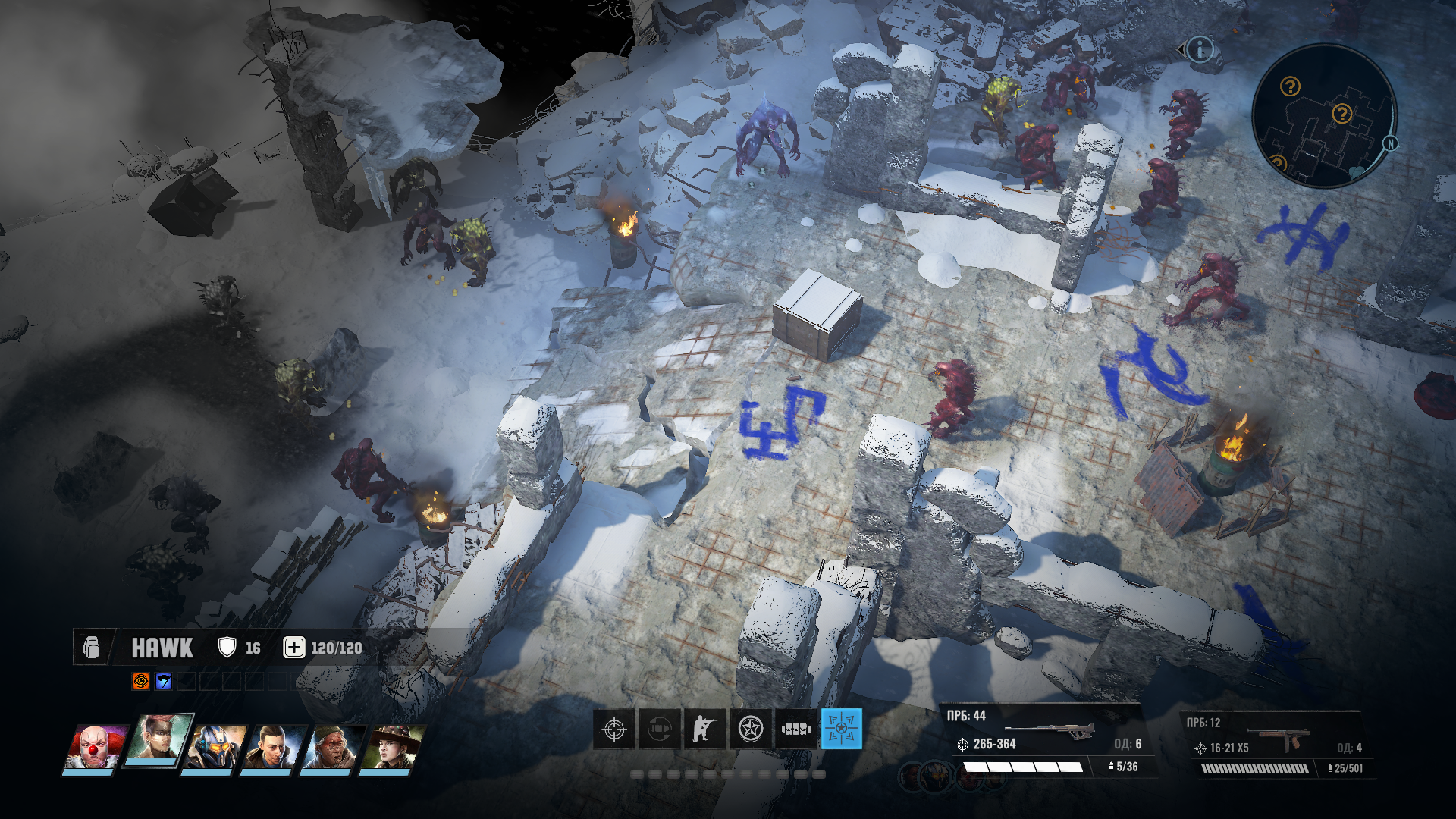The width and height of the screenshot is (1456, 819).
Task: Open the ammo belt action
Action: [x=796, y=730]
